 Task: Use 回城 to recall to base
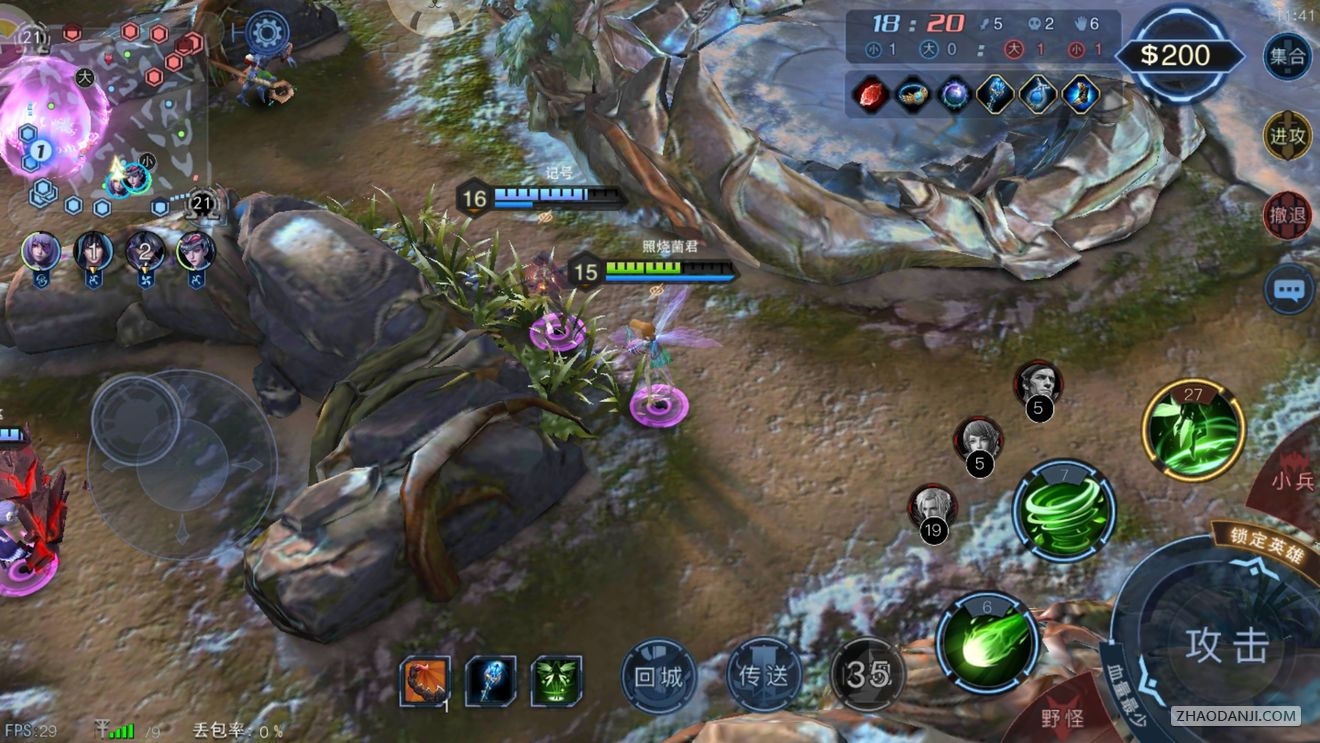(658, 677)
